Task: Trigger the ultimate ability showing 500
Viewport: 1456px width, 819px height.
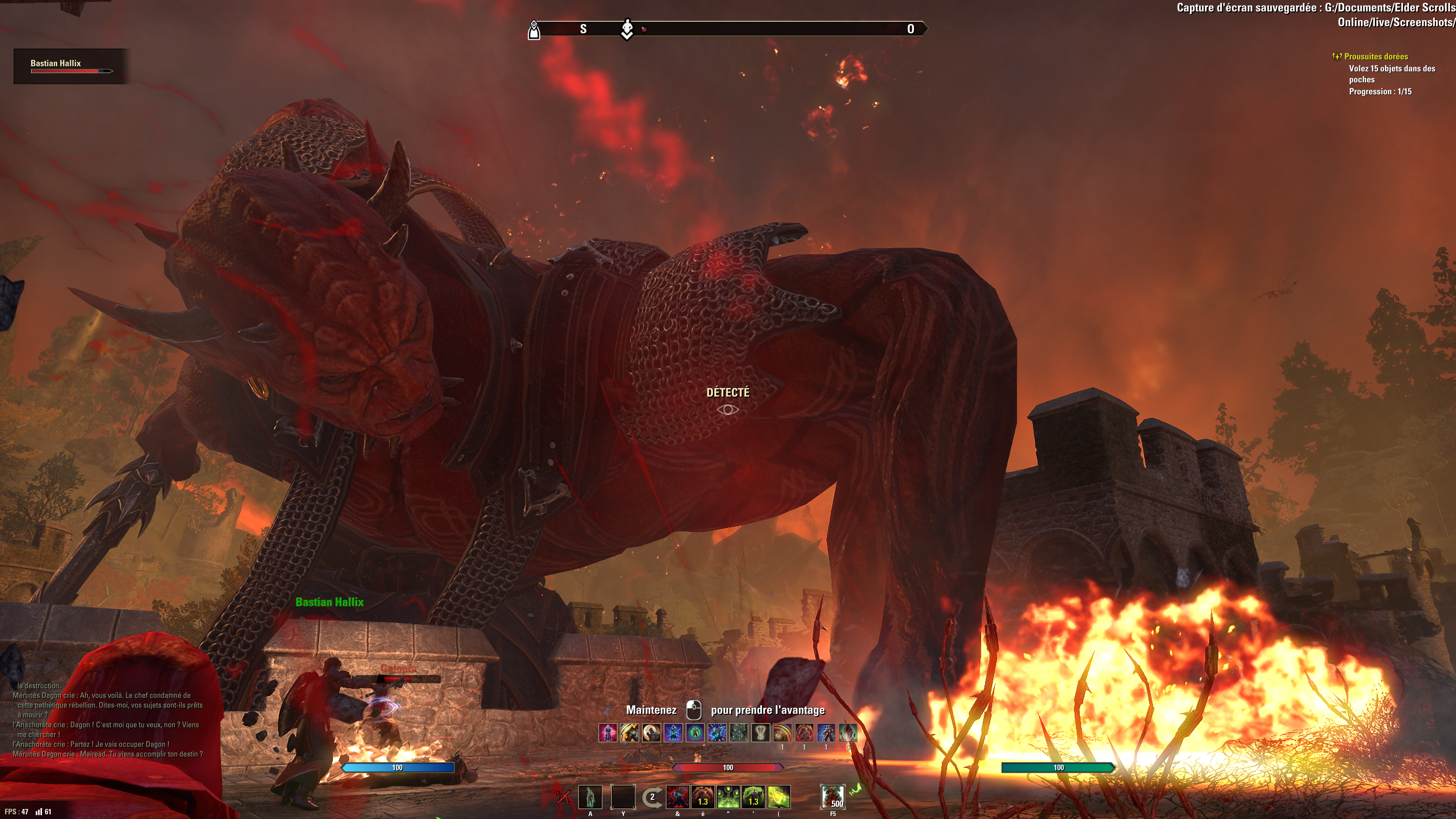Action: pos(833,797)
